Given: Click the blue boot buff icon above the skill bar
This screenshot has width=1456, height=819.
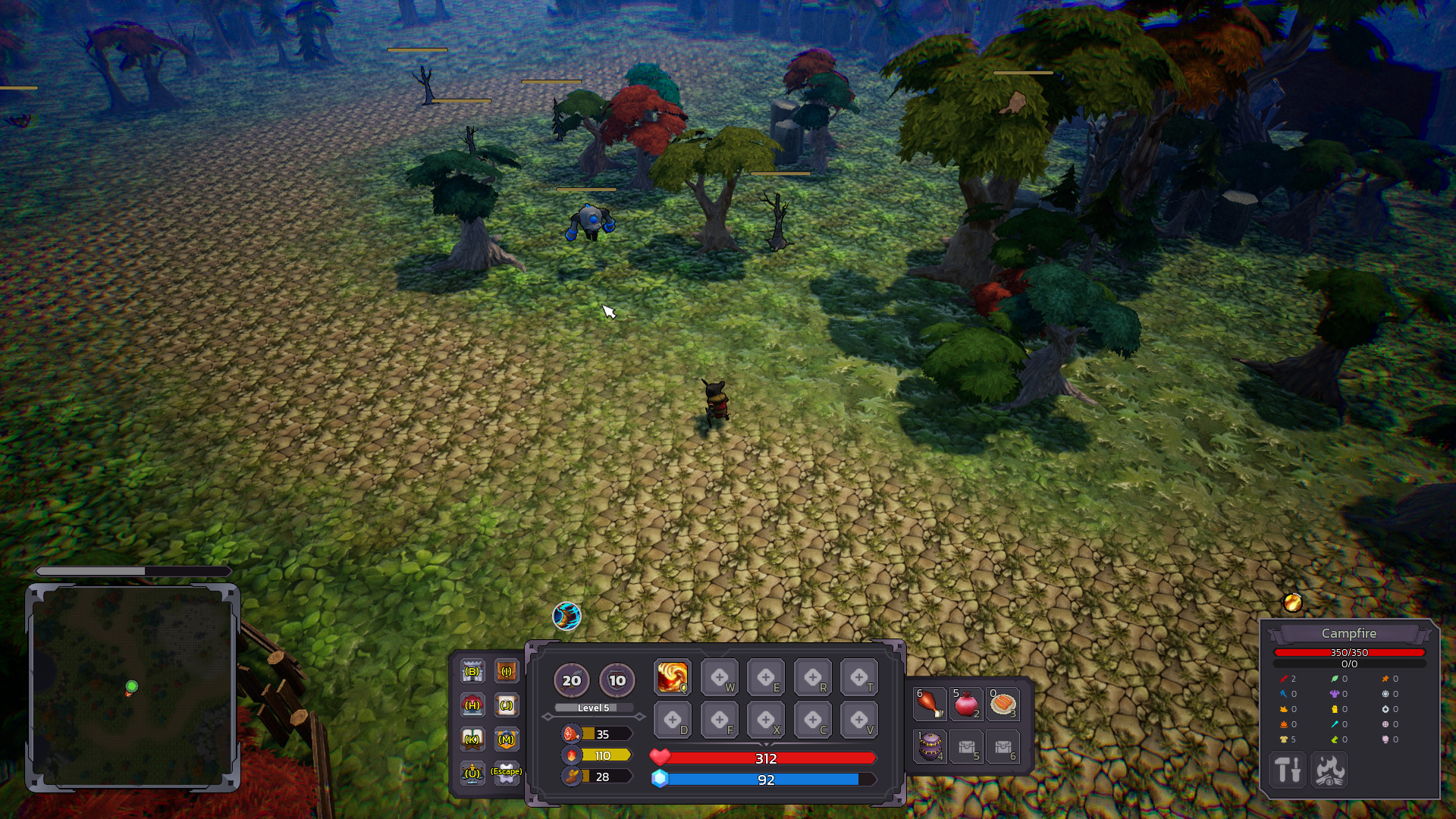Looking at the screenshot, I should 566,617.
